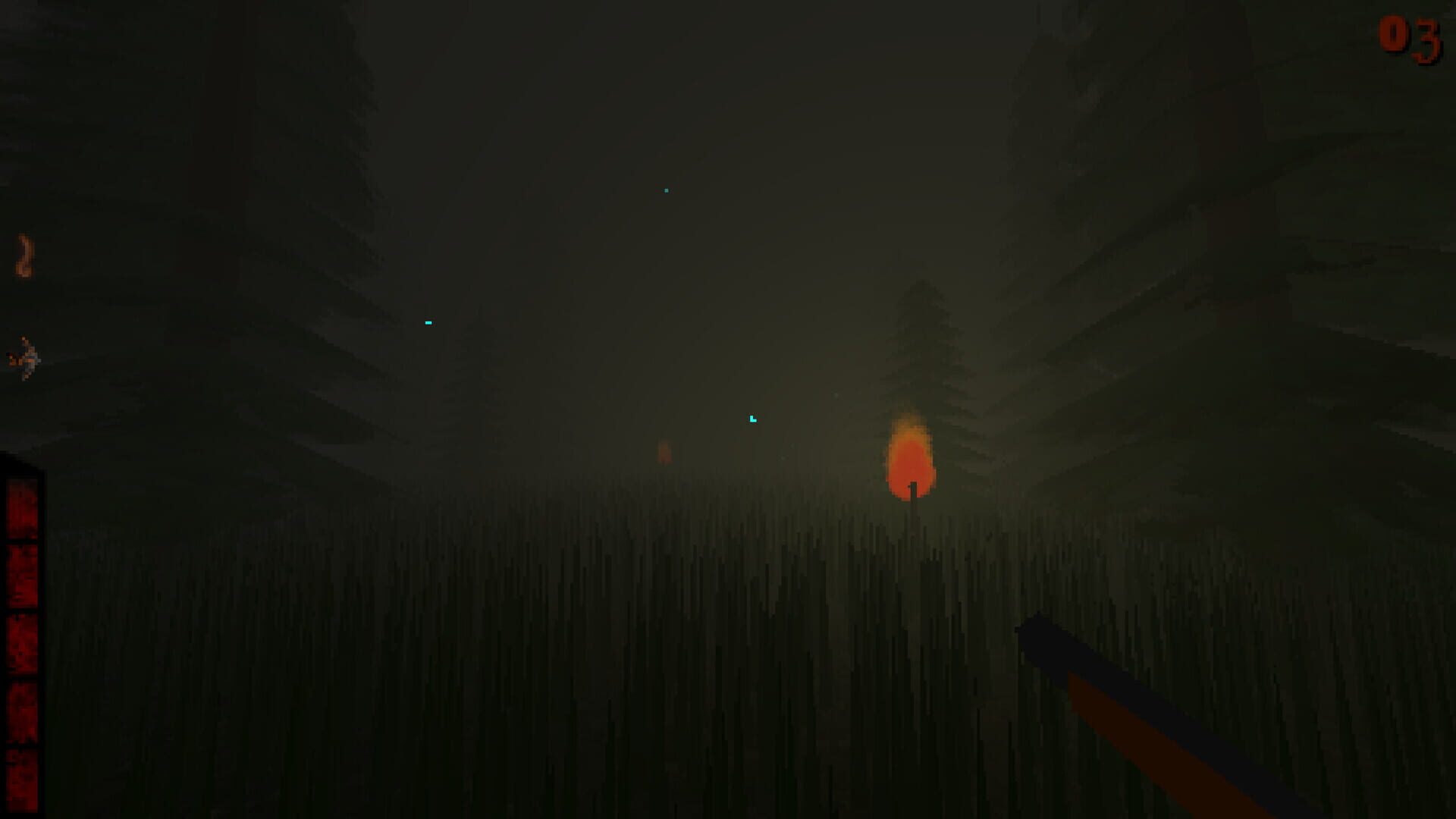Image resolution: width=1456 pixels, height=819 pixels.
Task: Click the middle segment of the health bar
Action: coord(23,645)
